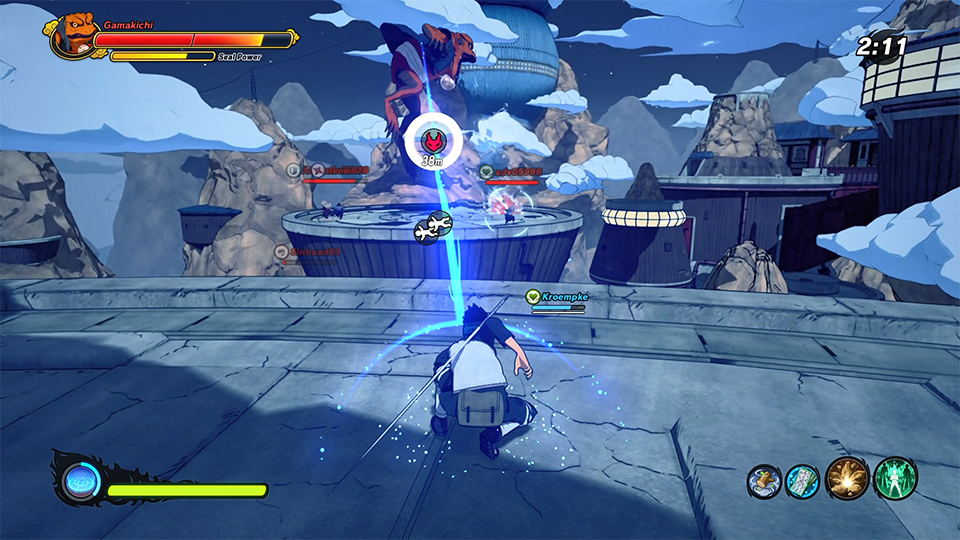Activate the green silhouette ultimate jutsu
The image size is (960, 540).
click(x=895, y=480)
